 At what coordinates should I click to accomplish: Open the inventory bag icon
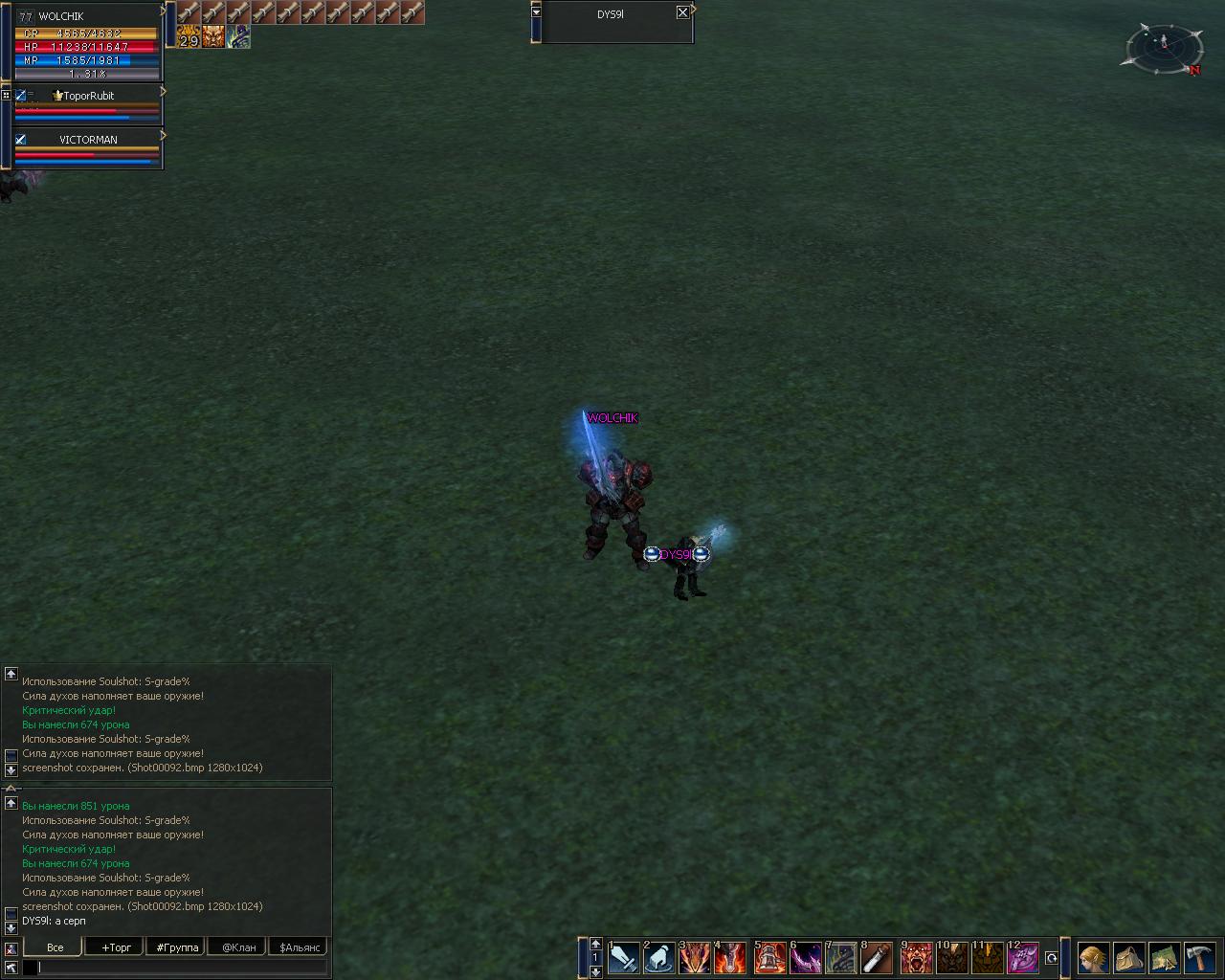pos(1128,958)
